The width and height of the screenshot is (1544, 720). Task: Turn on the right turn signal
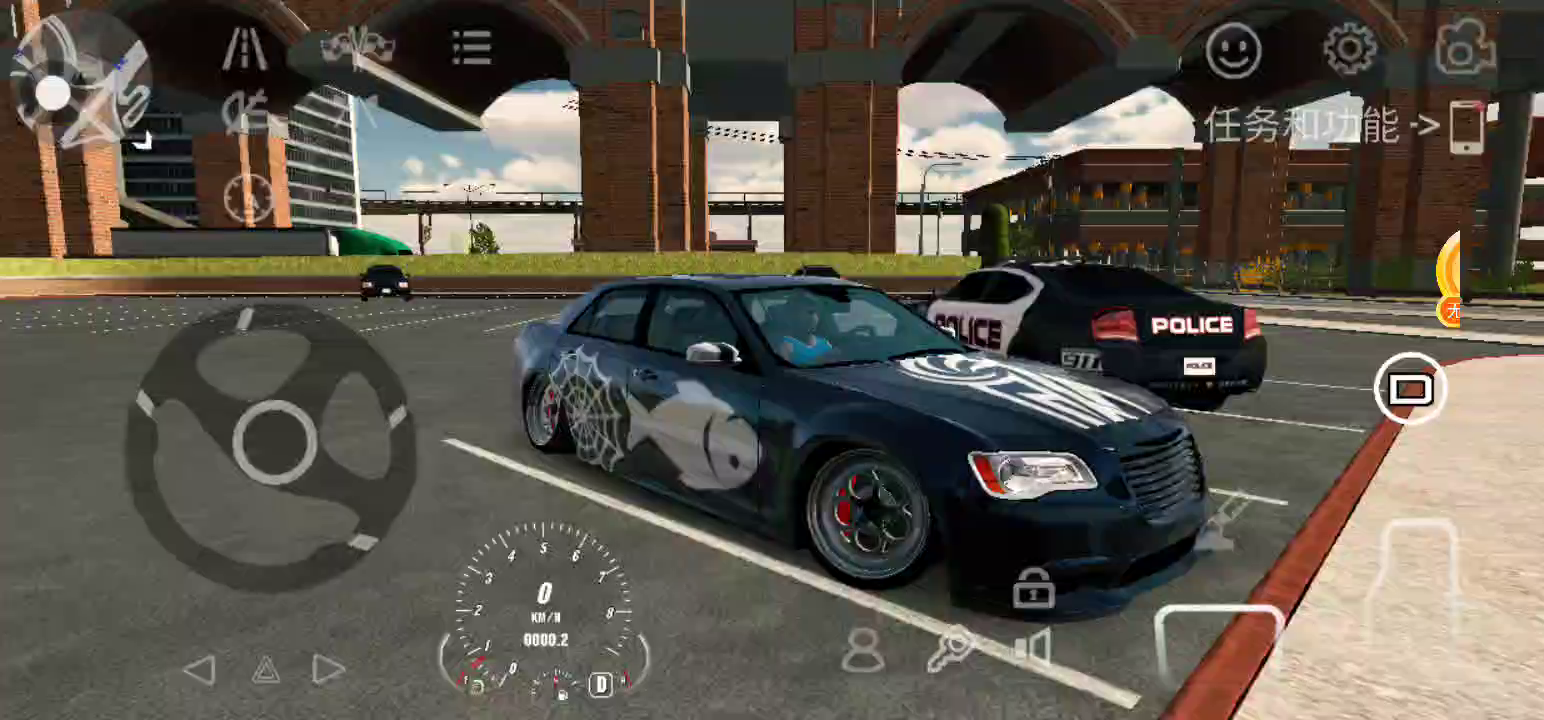pos(328,669)
